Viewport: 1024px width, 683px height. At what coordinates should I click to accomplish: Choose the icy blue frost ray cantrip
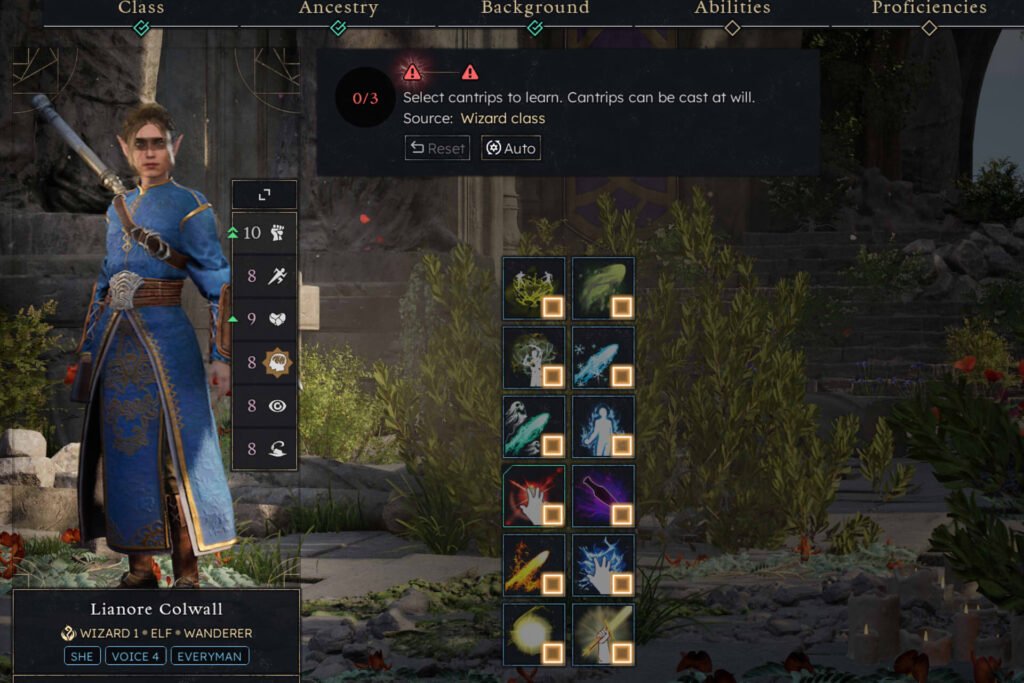603,357
